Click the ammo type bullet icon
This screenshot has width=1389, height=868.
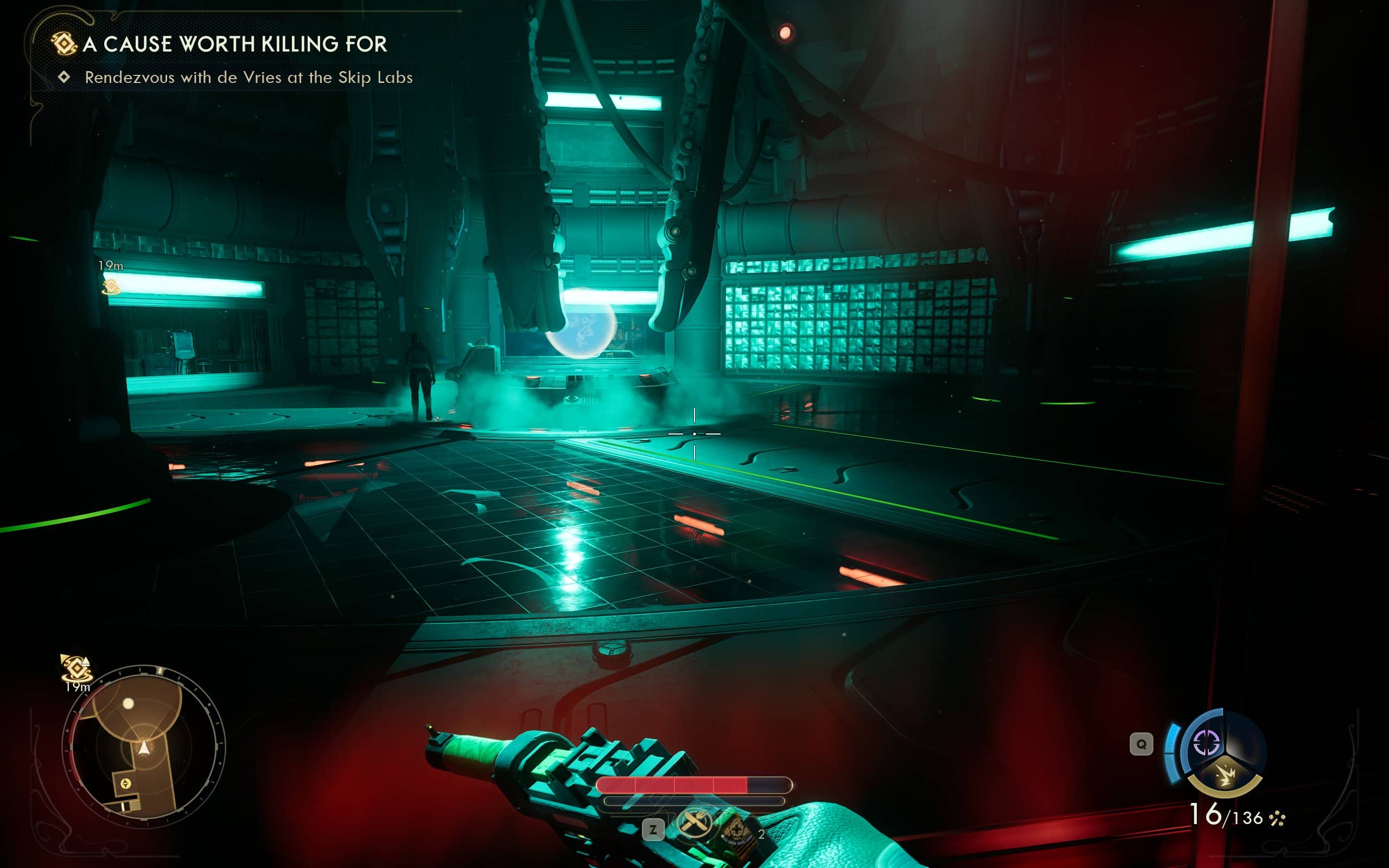[x=1278, y=818]
